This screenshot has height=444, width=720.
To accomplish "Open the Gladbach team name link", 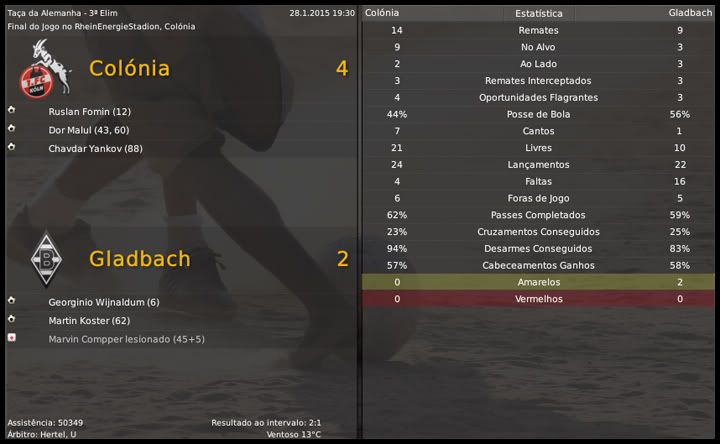I will [139, 259].
